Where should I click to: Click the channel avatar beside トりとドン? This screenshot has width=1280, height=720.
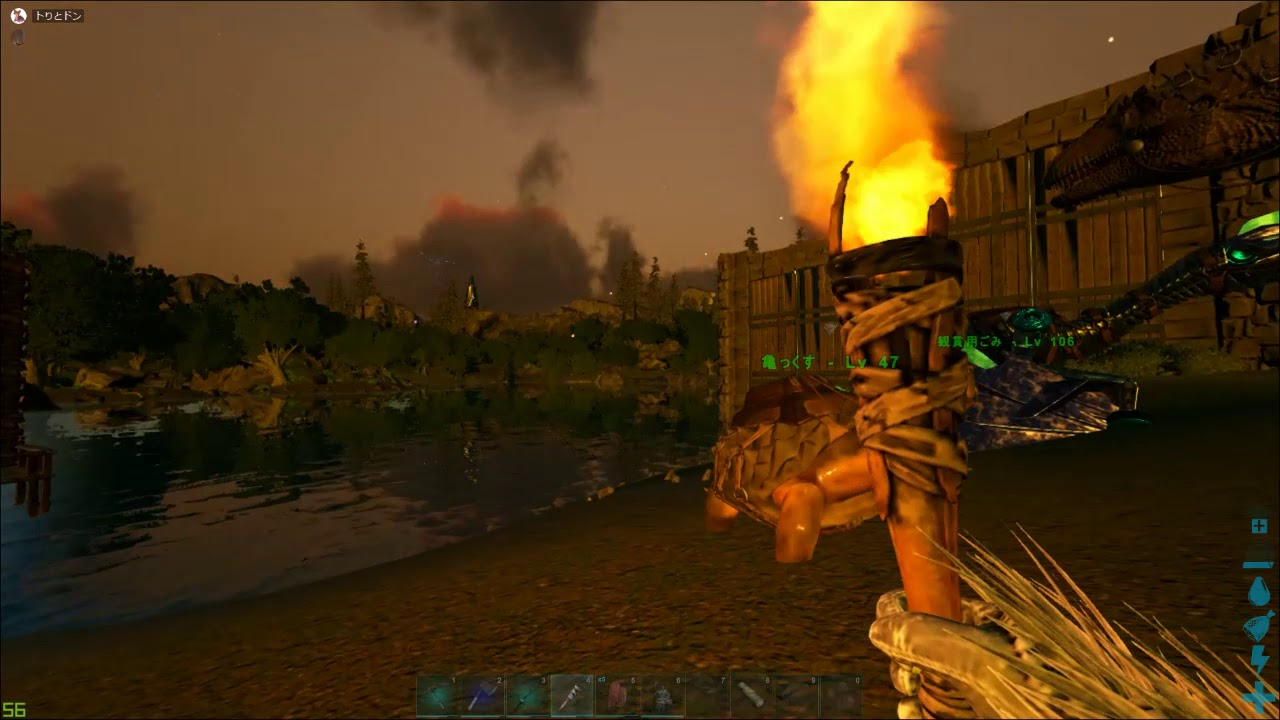17,16
